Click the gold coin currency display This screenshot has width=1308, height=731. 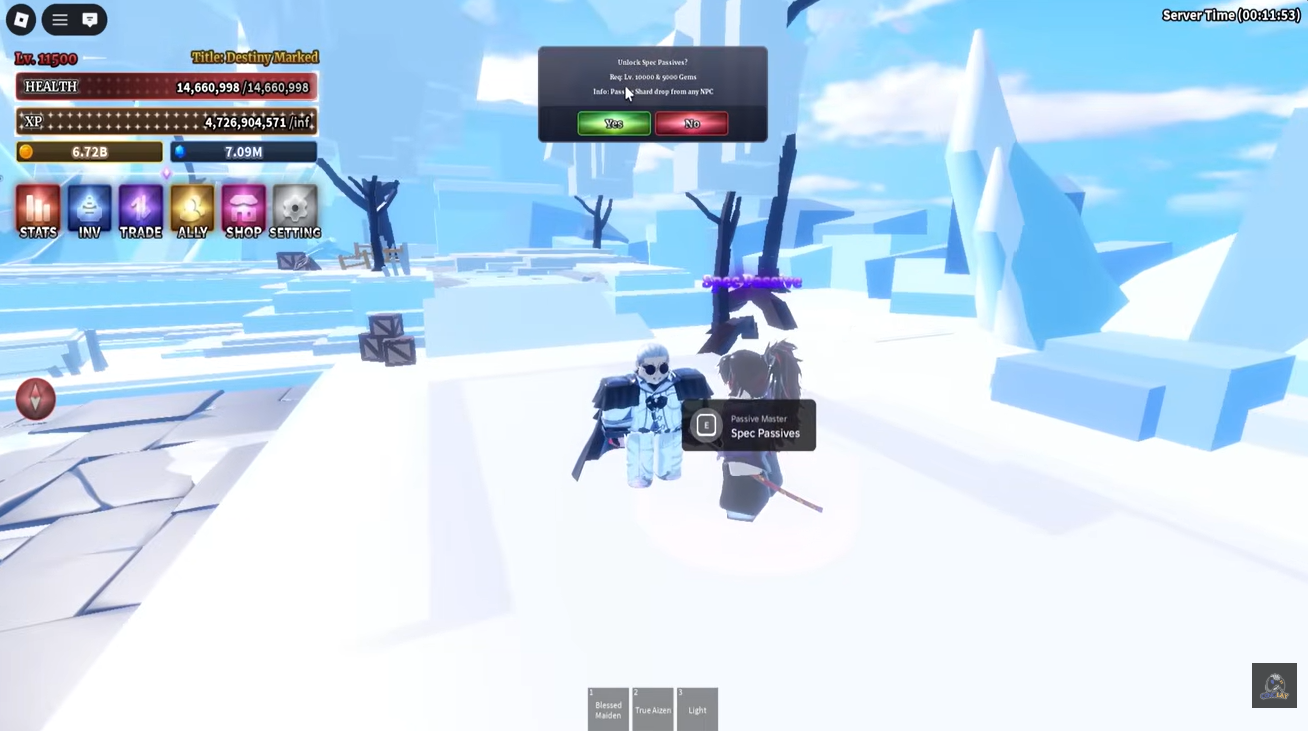88,151
